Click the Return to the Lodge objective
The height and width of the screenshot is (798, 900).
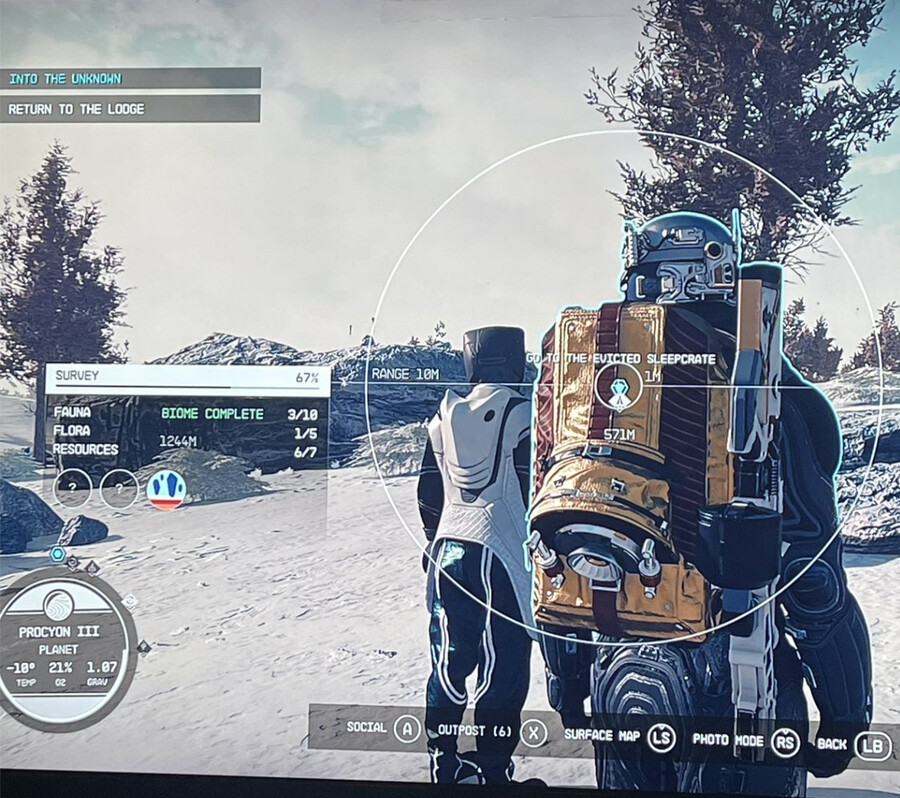[x=130, y=108]
